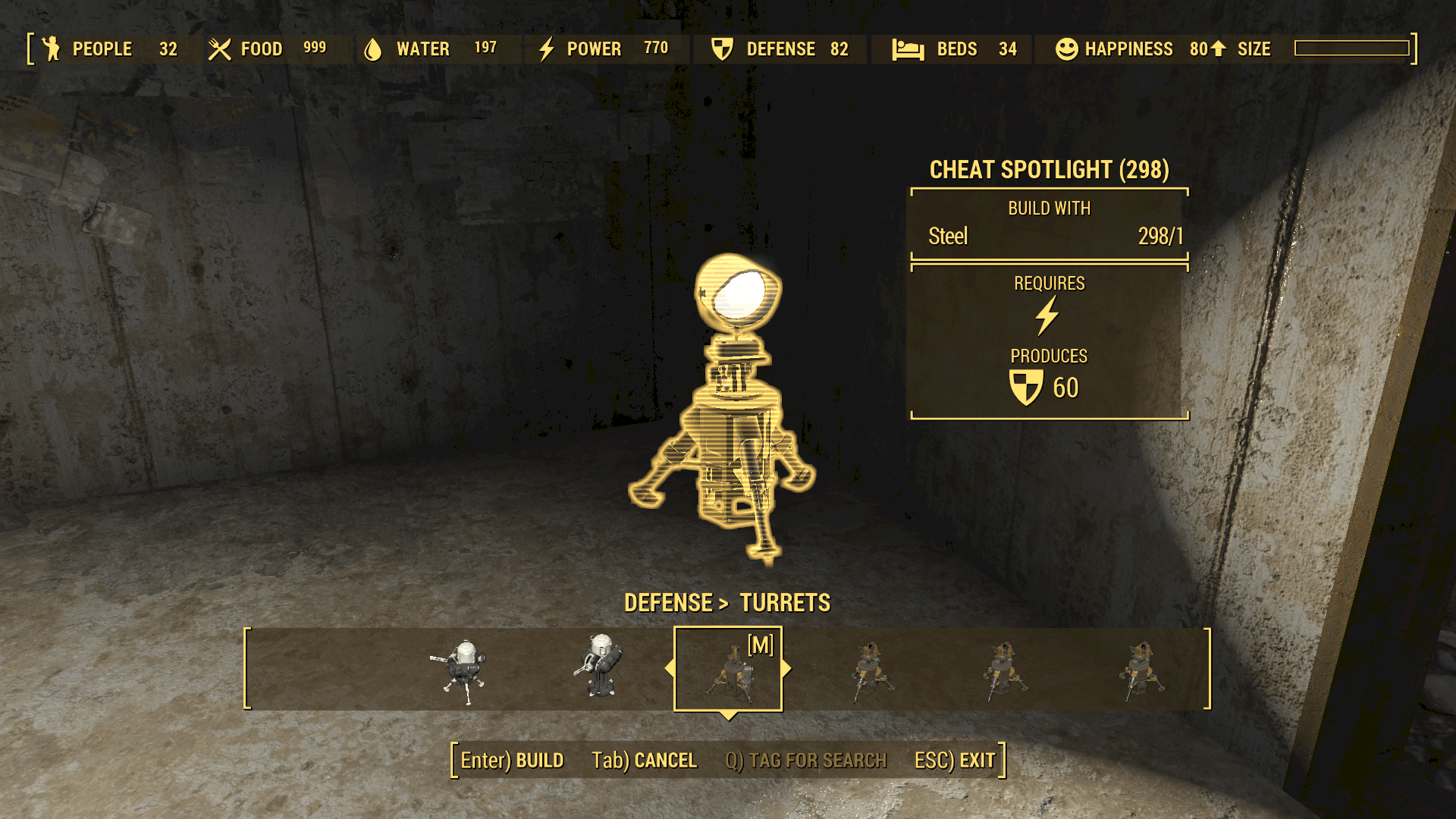The image size is (1456, 819).
Task: Click the right arrow beside the selected turret
Action: click(x=786, y=668)
